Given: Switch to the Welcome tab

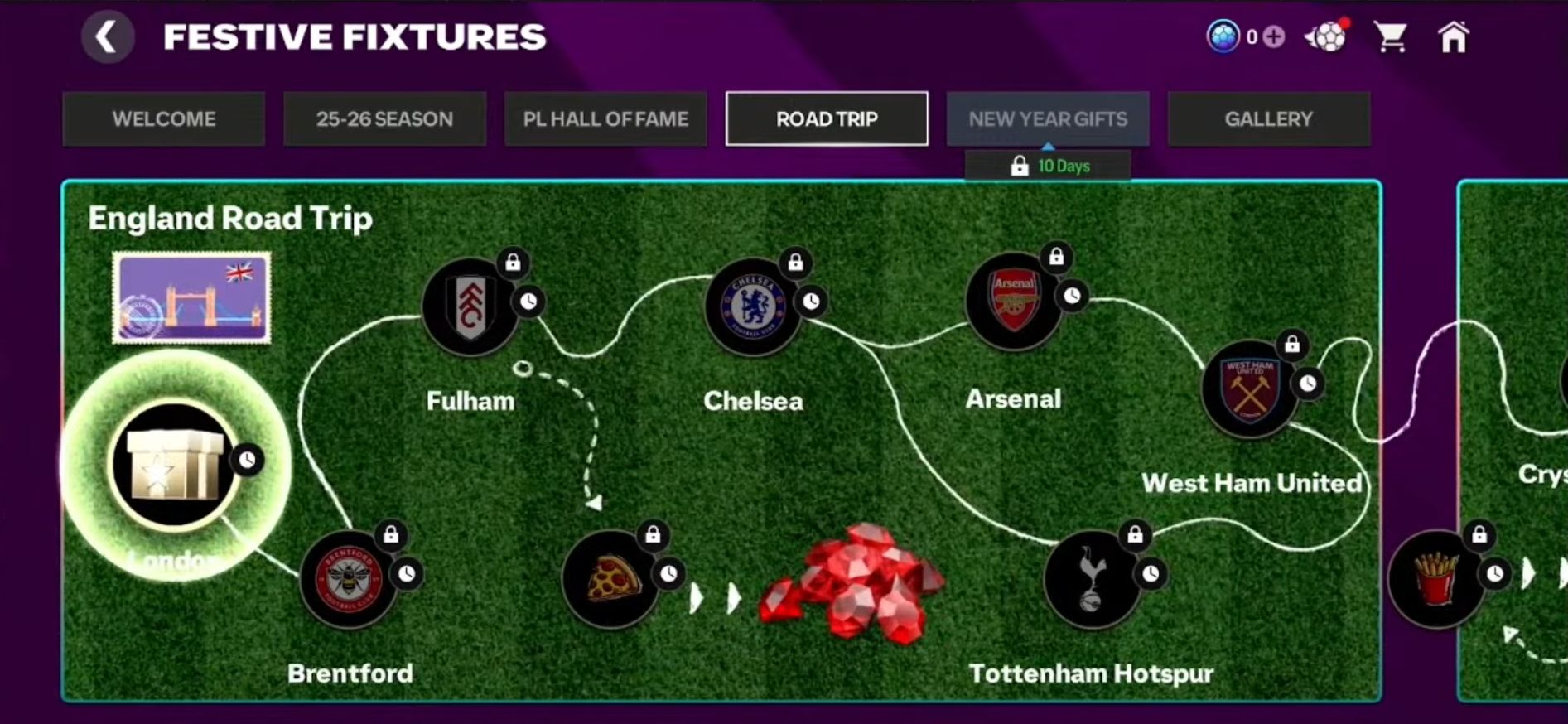Looking at the screenshot, I should click(x=164, y=119).
